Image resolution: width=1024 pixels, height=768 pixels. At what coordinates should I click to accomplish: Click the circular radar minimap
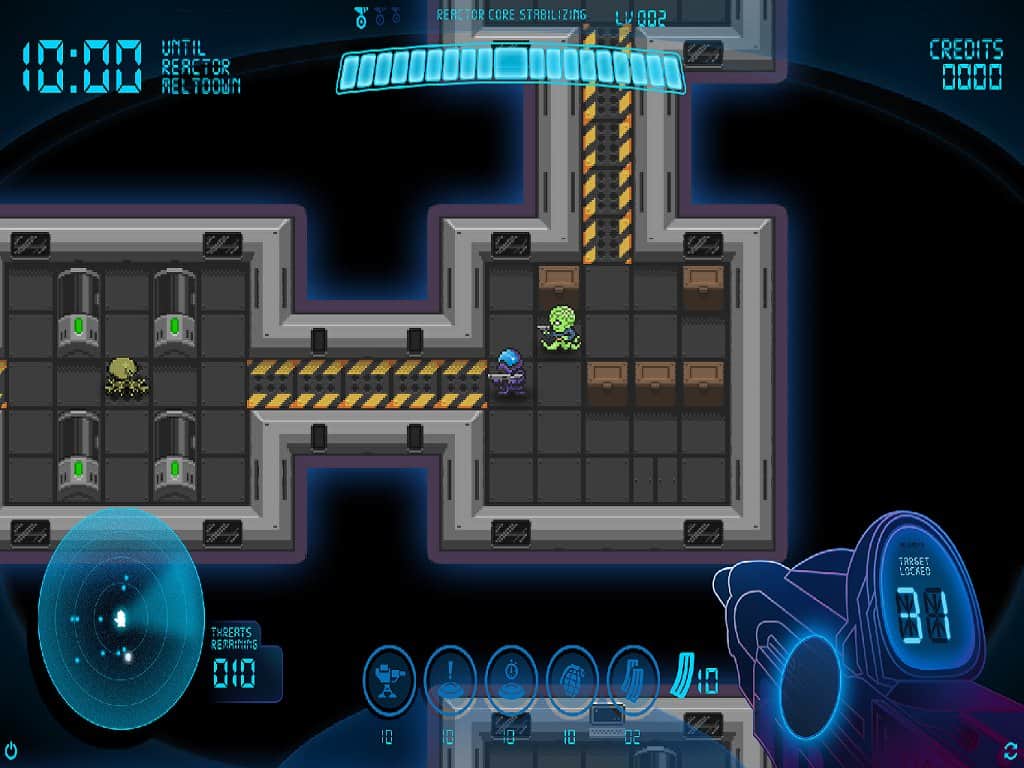(121, 618)
